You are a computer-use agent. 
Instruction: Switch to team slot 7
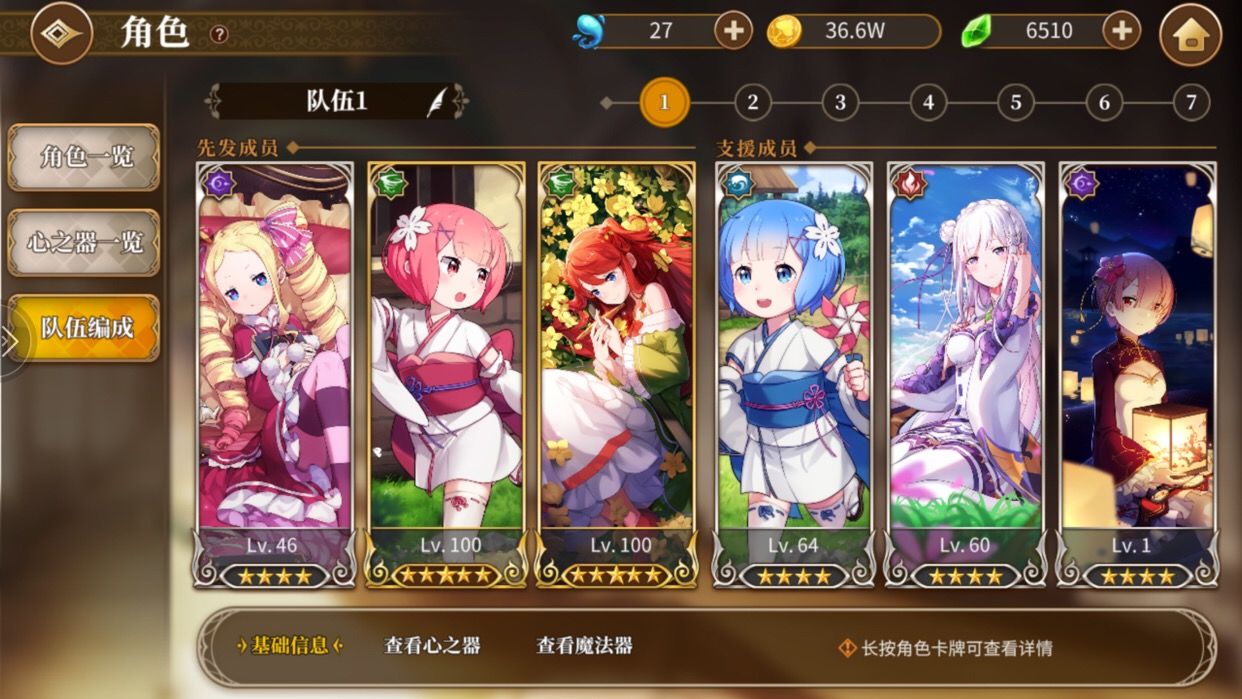pos(1190,102)
